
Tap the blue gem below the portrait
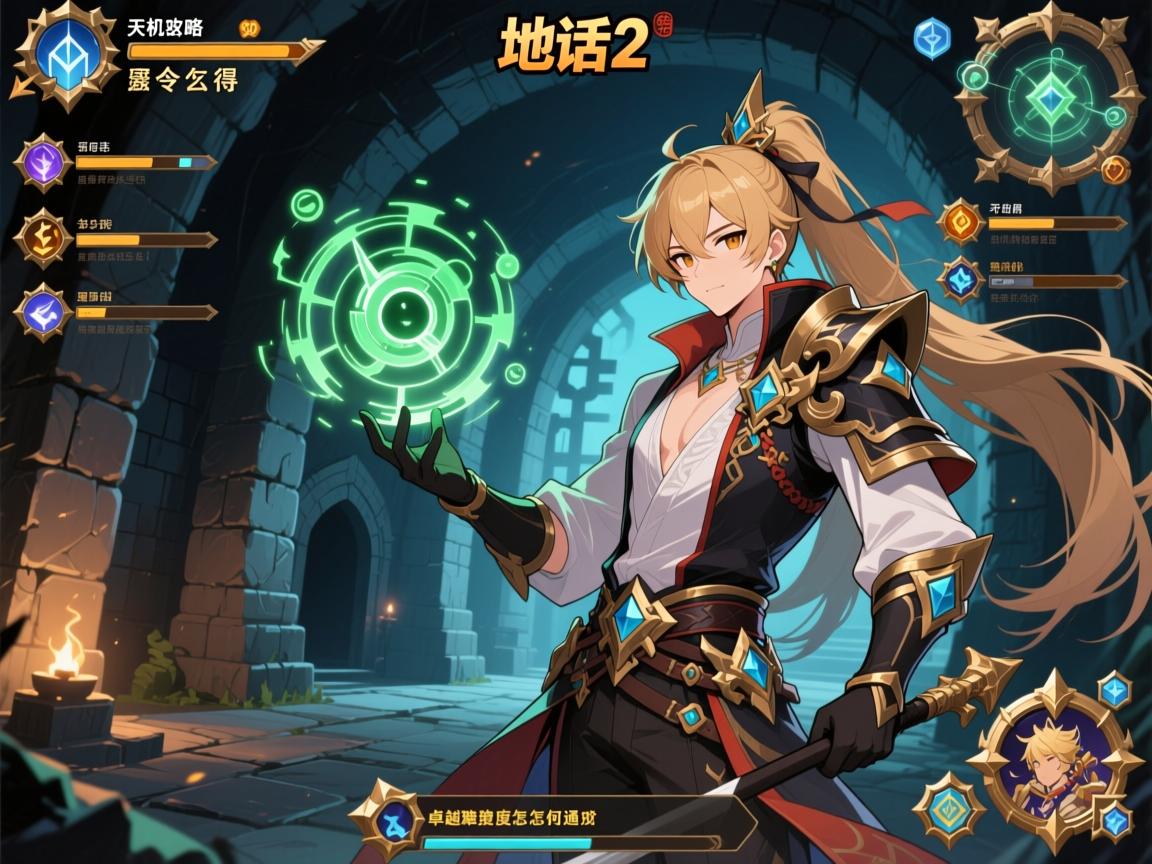point(1113,822)
